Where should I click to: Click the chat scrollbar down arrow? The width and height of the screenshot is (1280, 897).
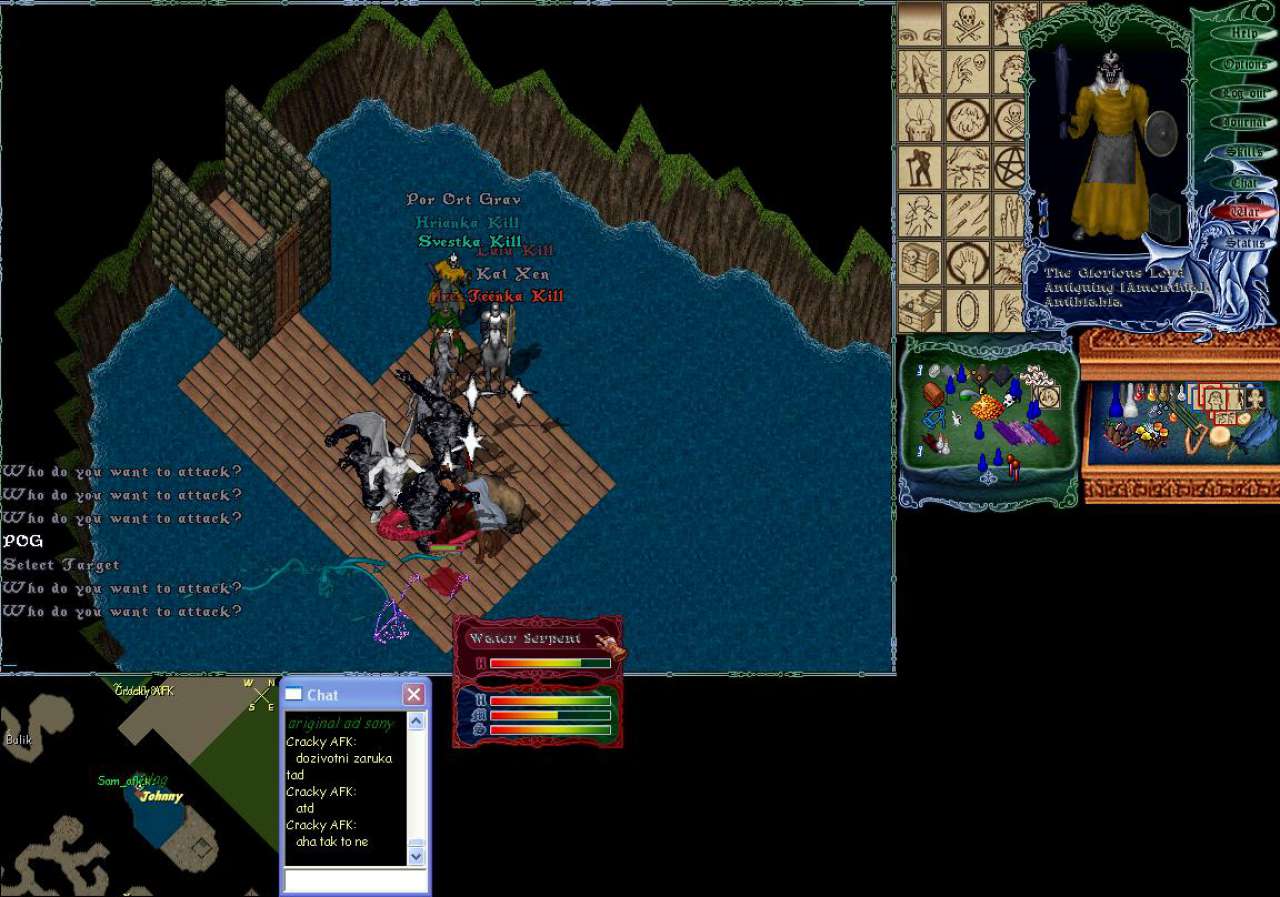417,855
